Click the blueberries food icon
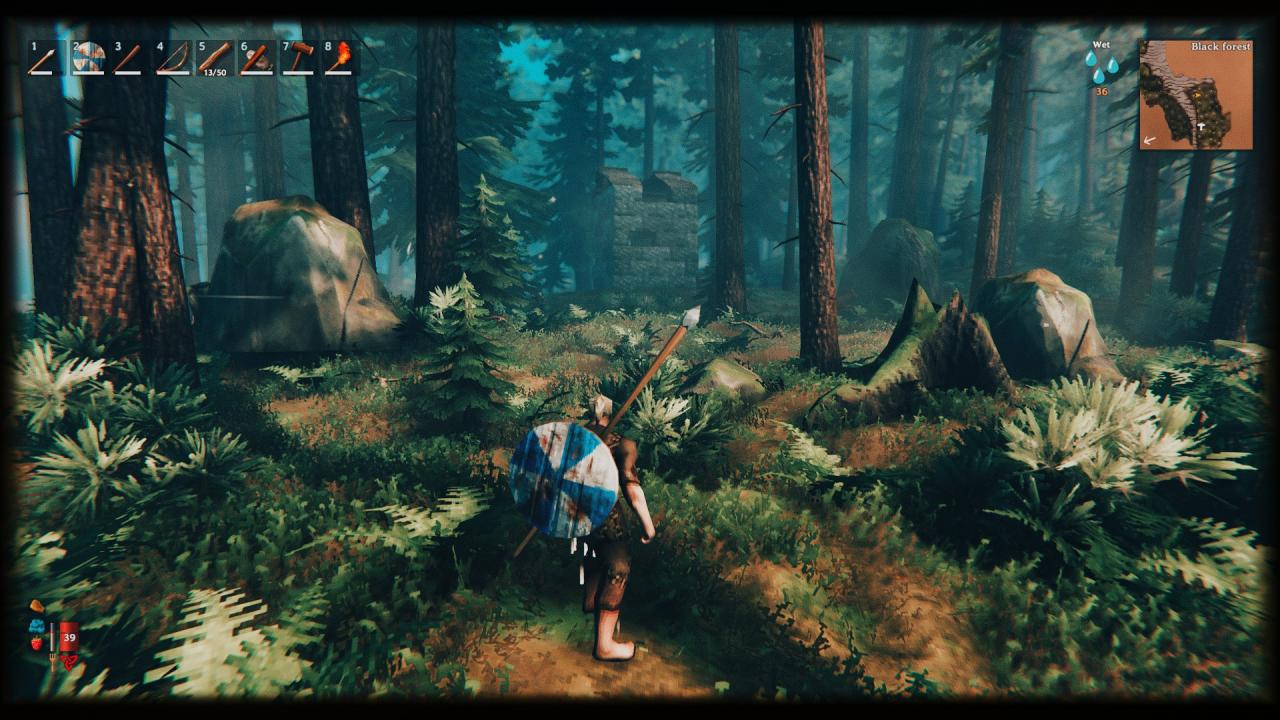This screenshot has width=1280, height=720. tap(37, 626)
